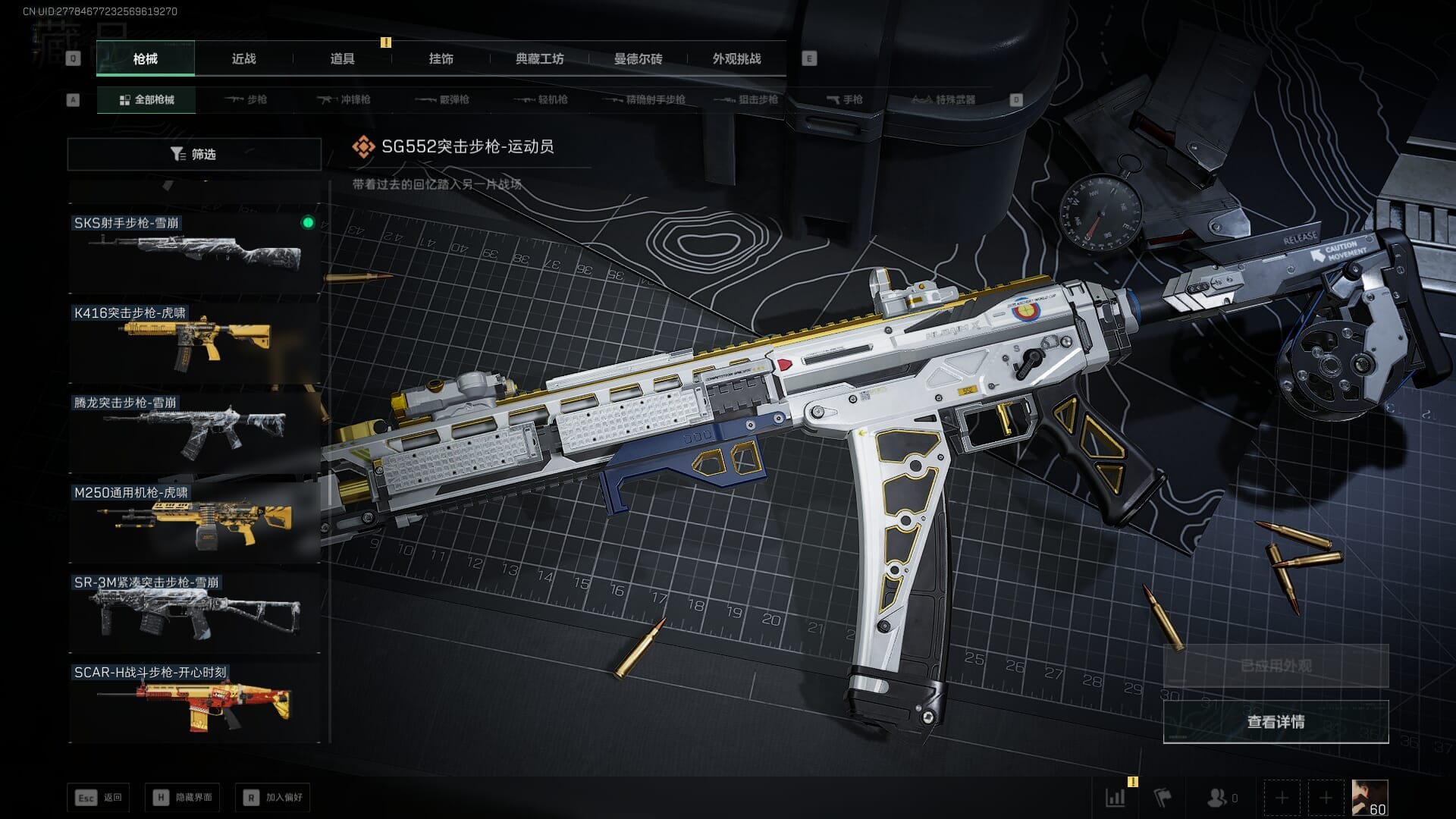The width and height of the screenshot is (1456, 819).
Task: Go to the 典藏工坊 workshop tab
Action: click(x=539, y=58)
